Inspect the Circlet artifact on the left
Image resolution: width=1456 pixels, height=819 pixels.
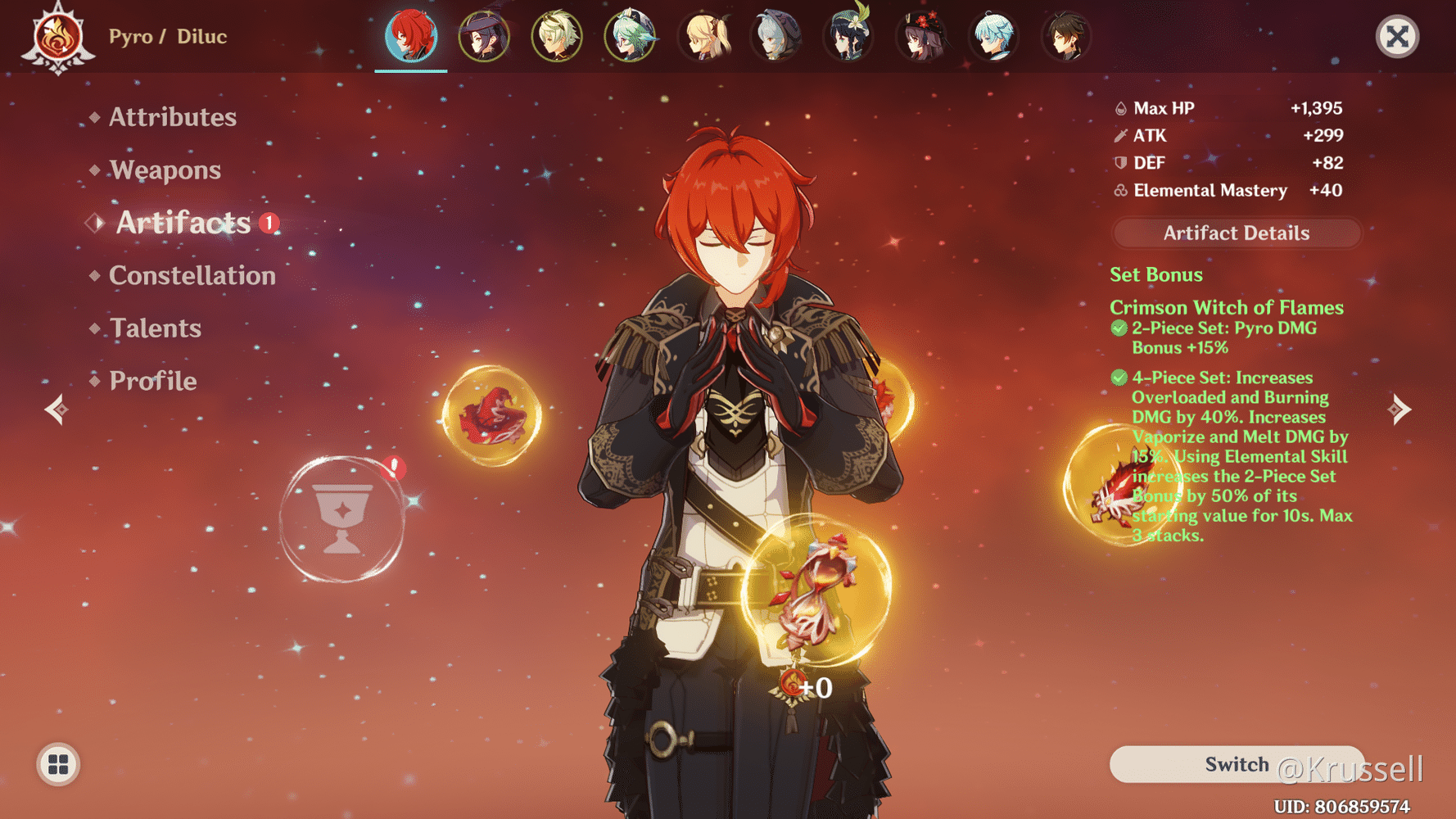(492, 416)
